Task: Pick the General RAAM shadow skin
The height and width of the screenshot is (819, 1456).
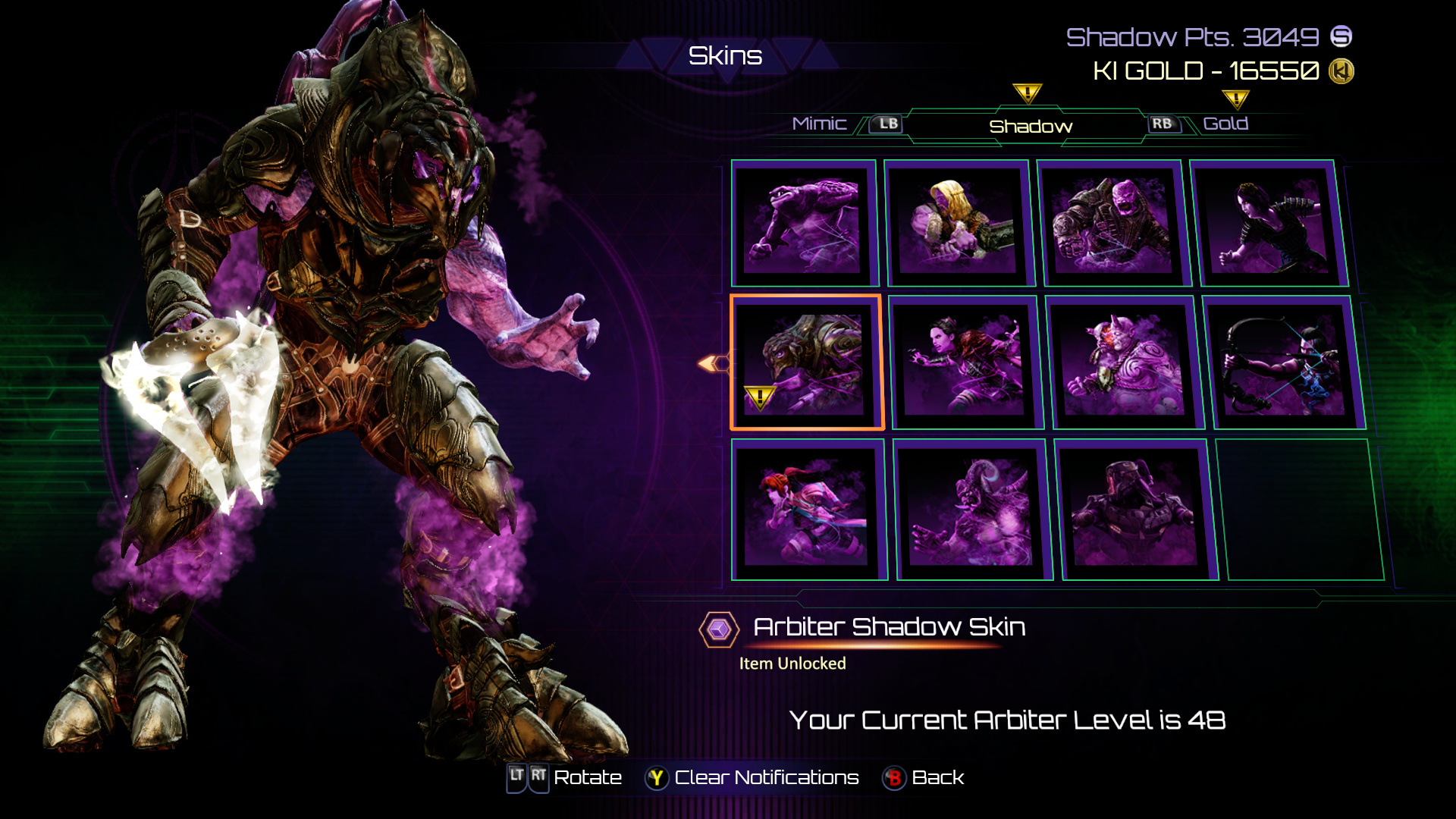Action: (x=1112, y=222)
